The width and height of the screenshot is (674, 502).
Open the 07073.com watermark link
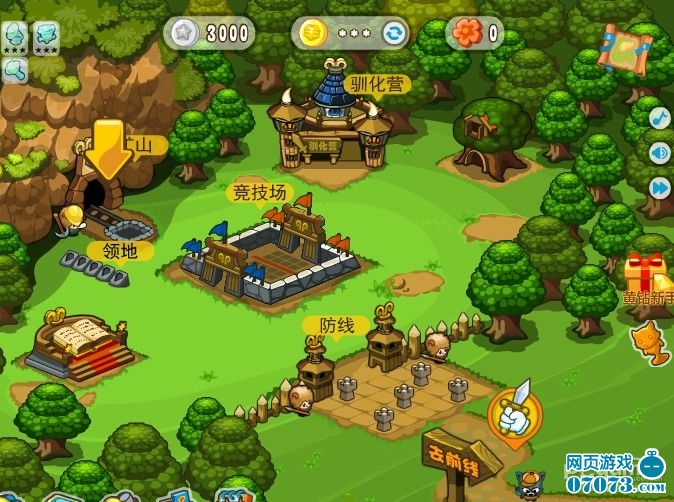tap(603, 484)
